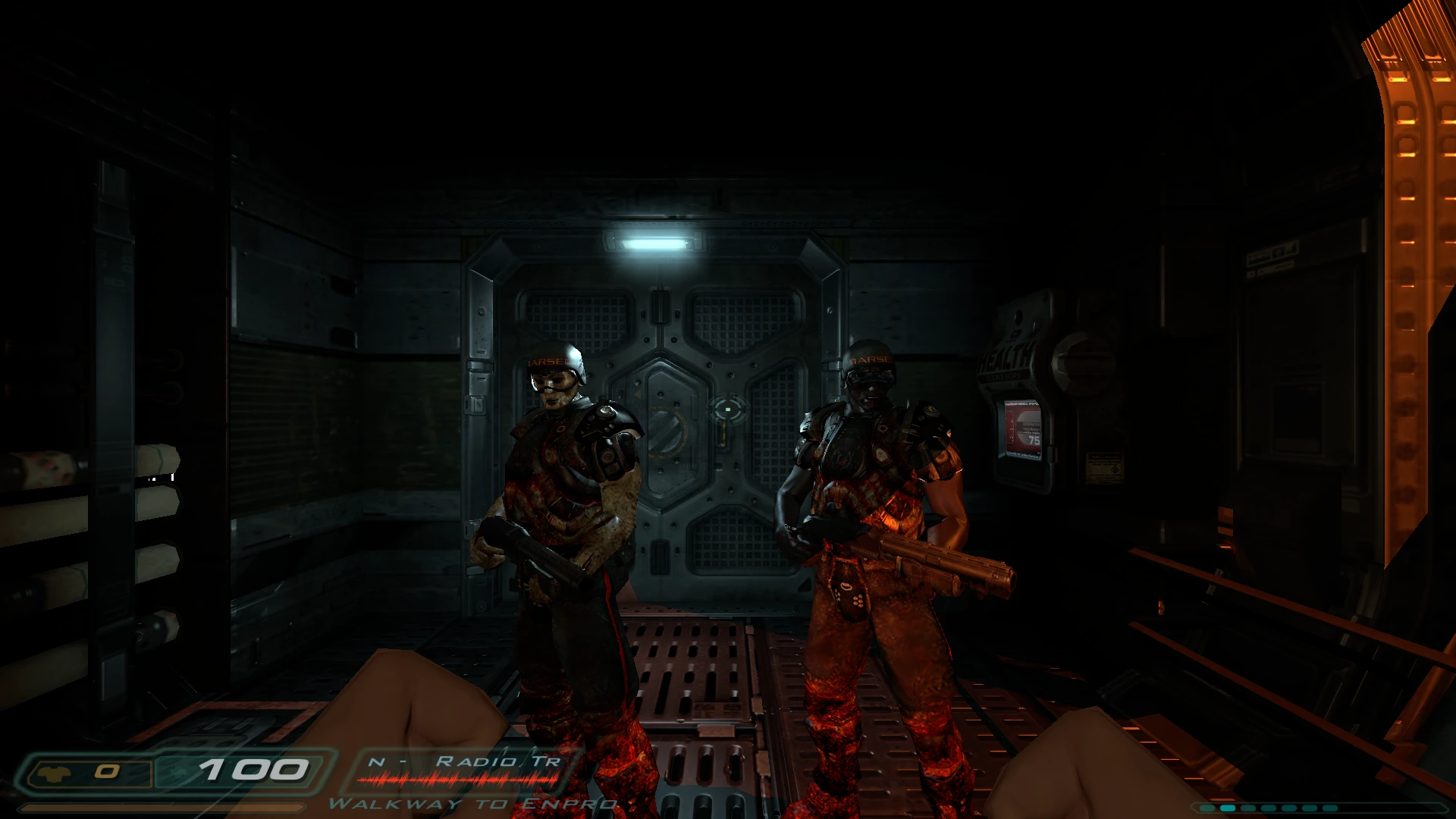The height and width of the screenshot is (819, 1456).
Task: Click the hazard diamond symbol on warning label
Action: 1115,470
